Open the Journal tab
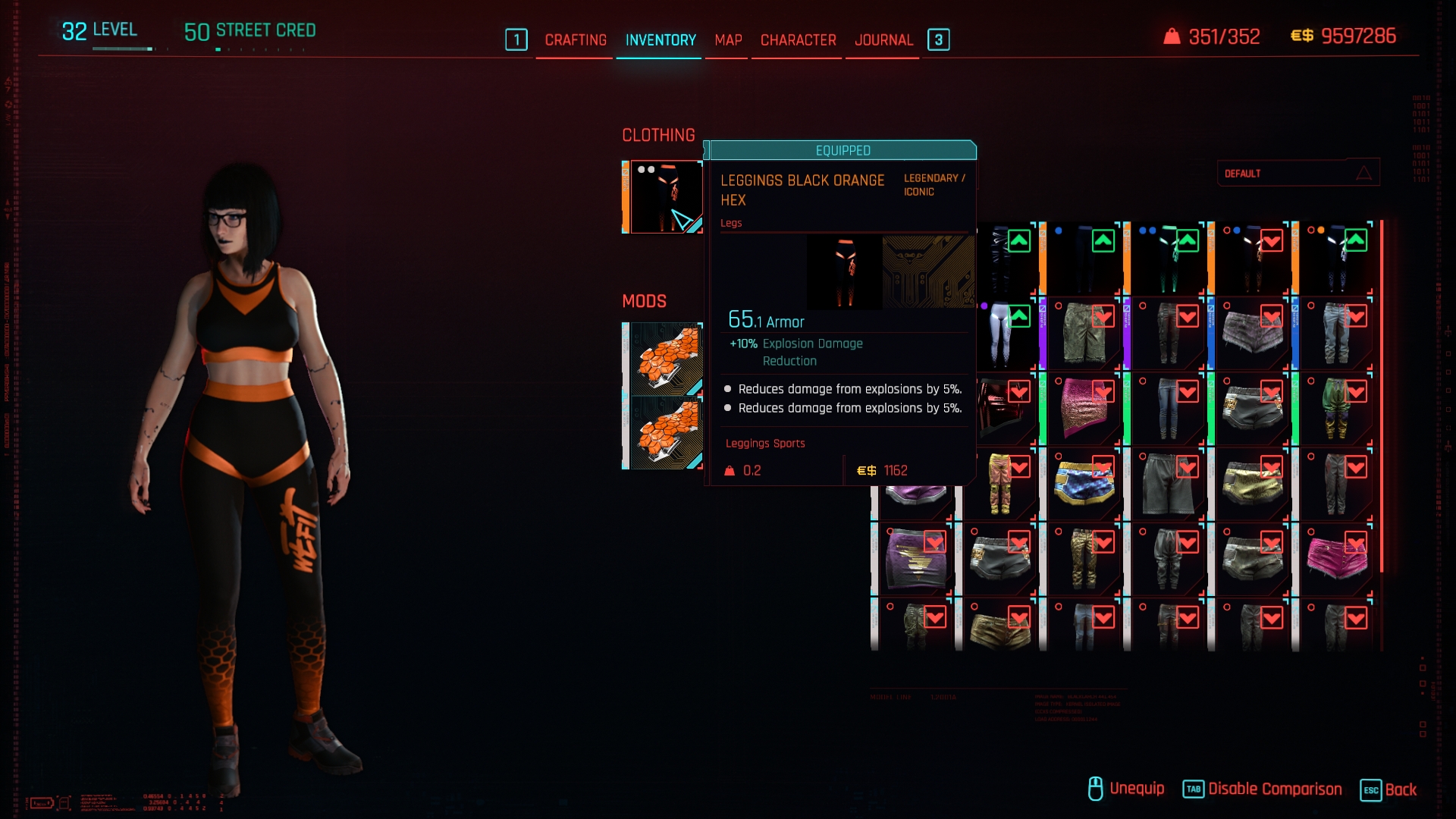 pyautogui.click(x=883, y=40)
